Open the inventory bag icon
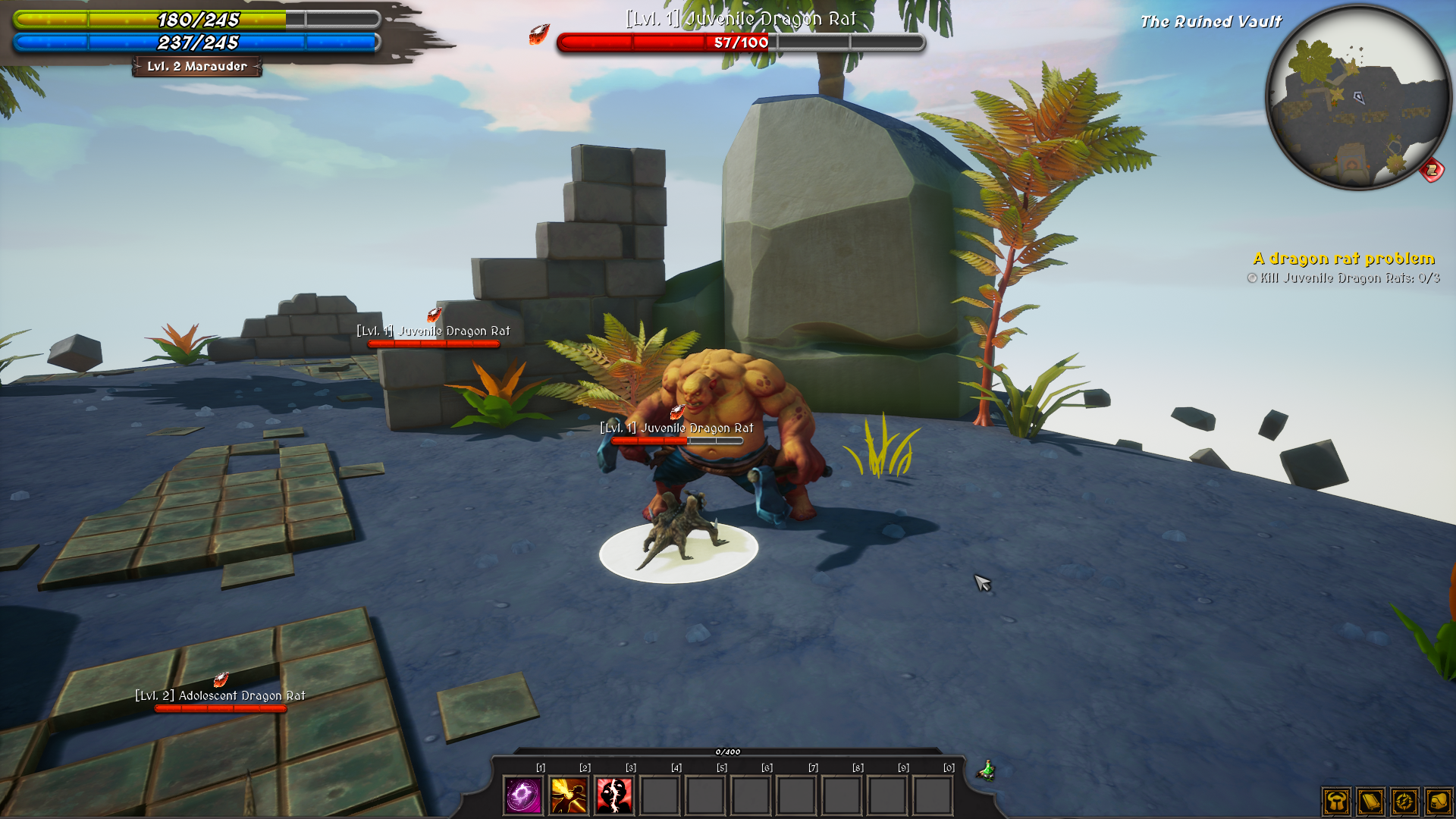Screen dimensions: 1456x819 1439,802
